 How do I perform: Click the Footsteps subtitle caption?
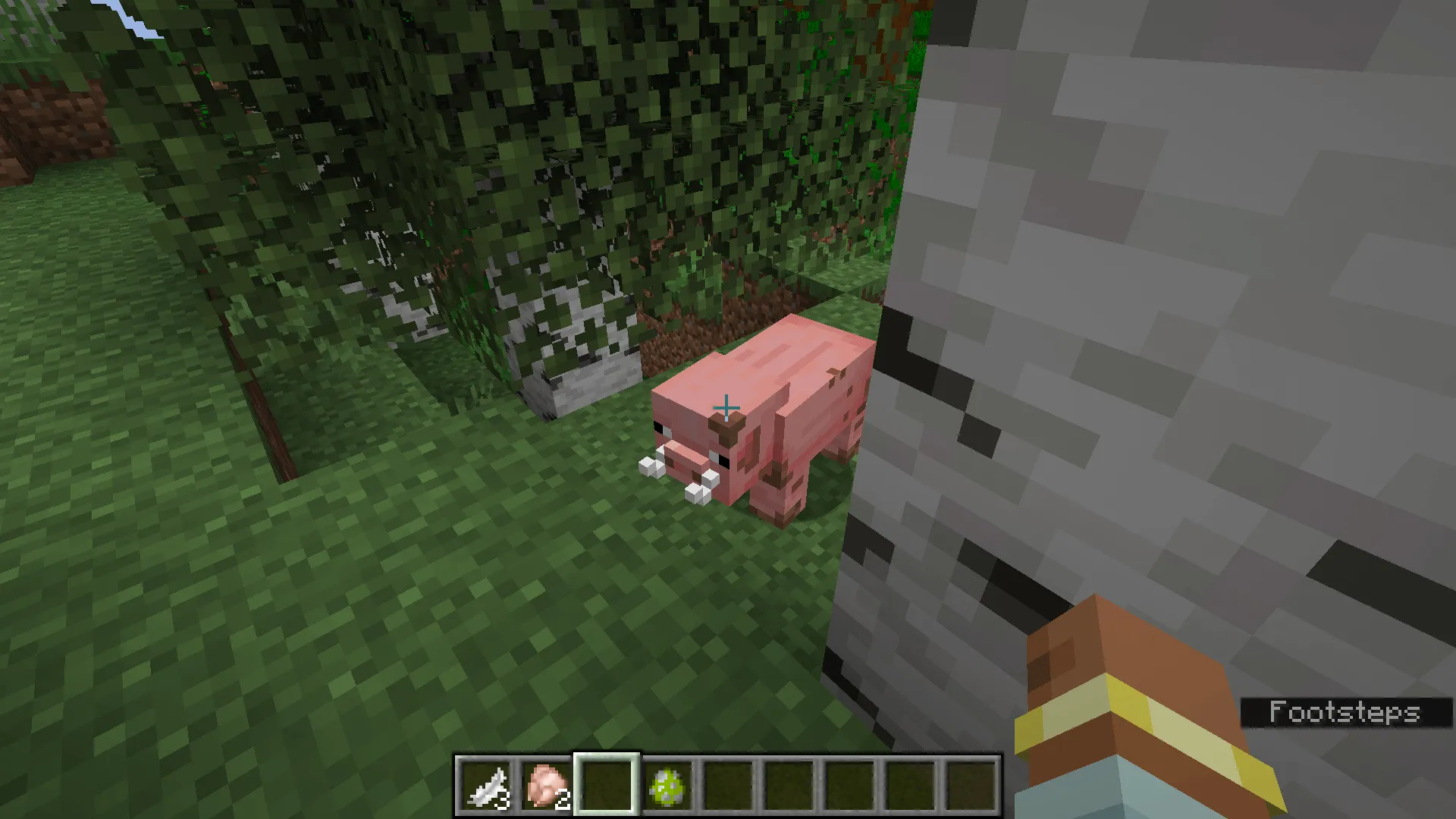click(1346, 713)
